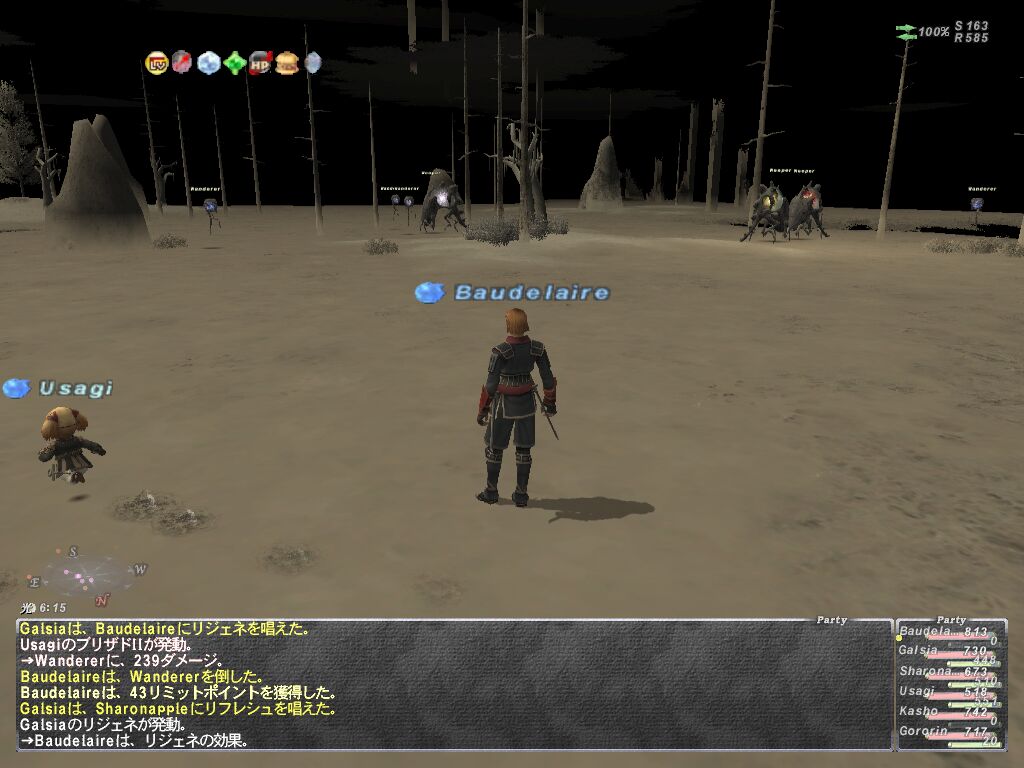Click the green connection arrows icon
Viewport: 1024px width, 768px height.
click(x=906, y=32)
